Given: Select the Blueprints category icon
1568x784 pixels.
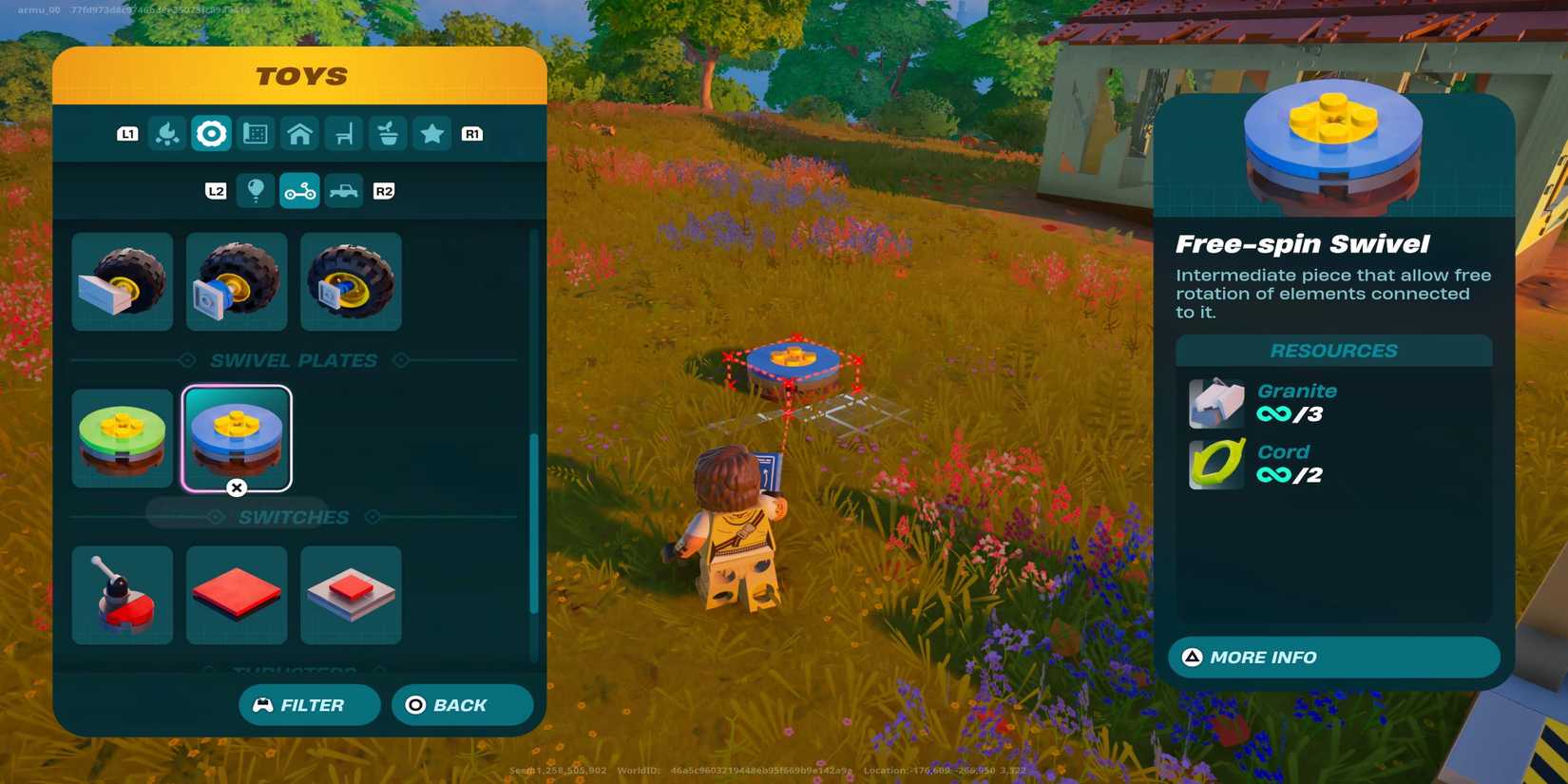Looking at the screenshot, I should (256, 133).
